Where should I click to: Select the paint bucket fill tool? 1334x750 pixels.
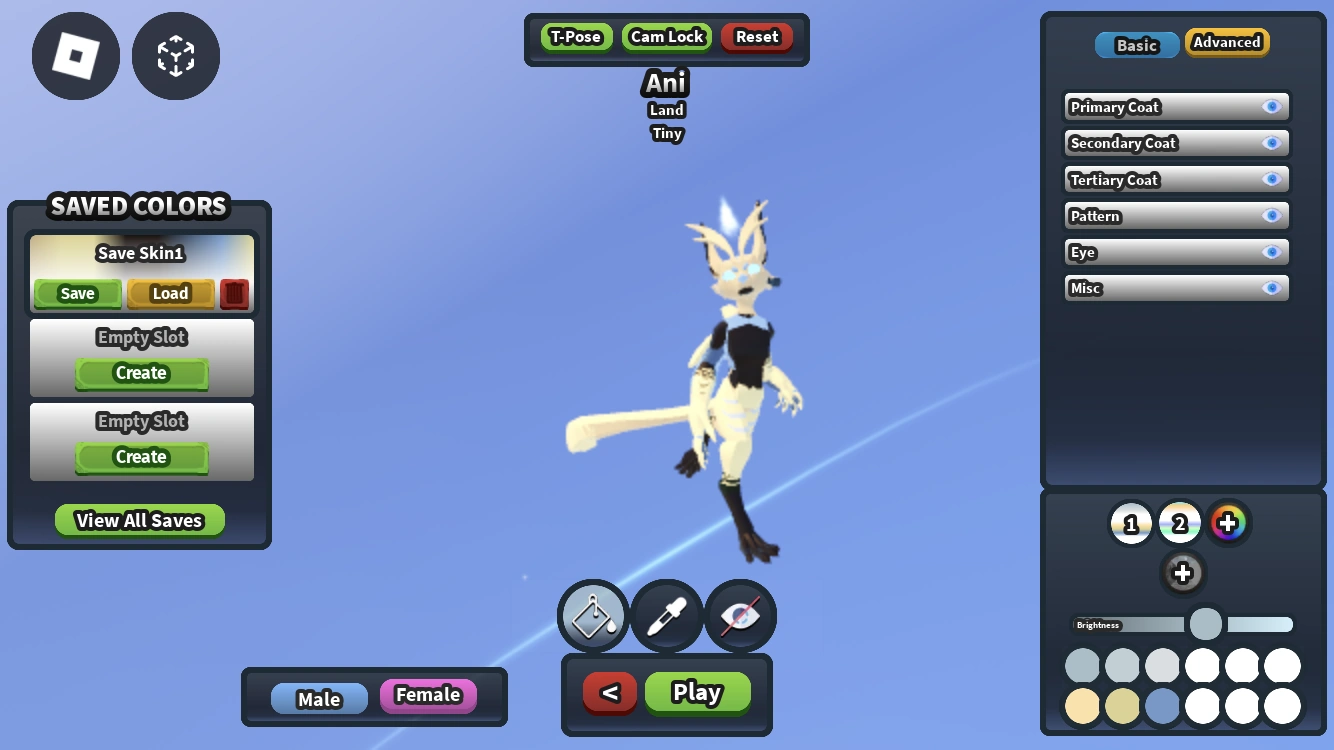(592, 616)
